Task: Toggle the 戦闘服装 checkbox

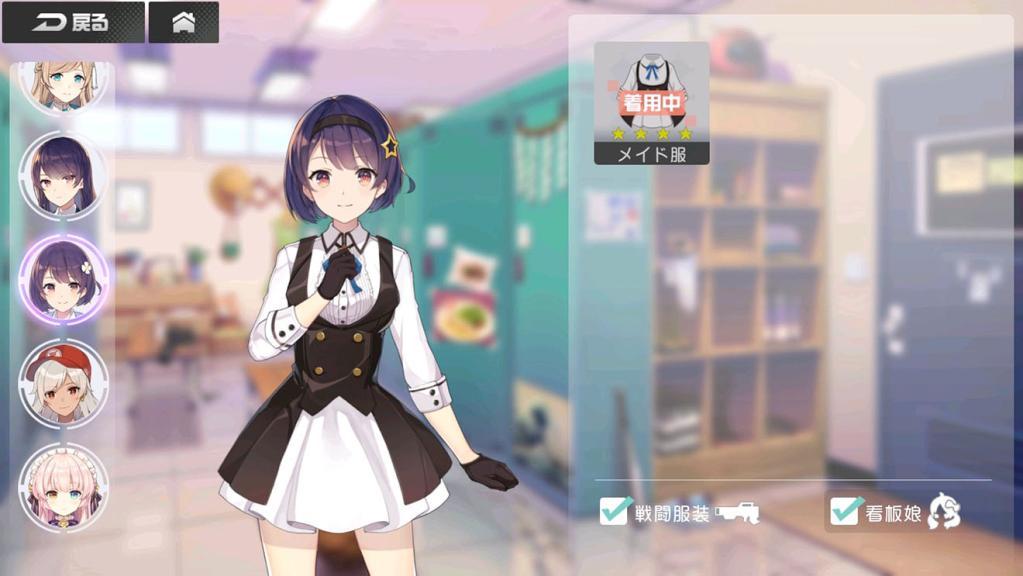Action: 614,511
